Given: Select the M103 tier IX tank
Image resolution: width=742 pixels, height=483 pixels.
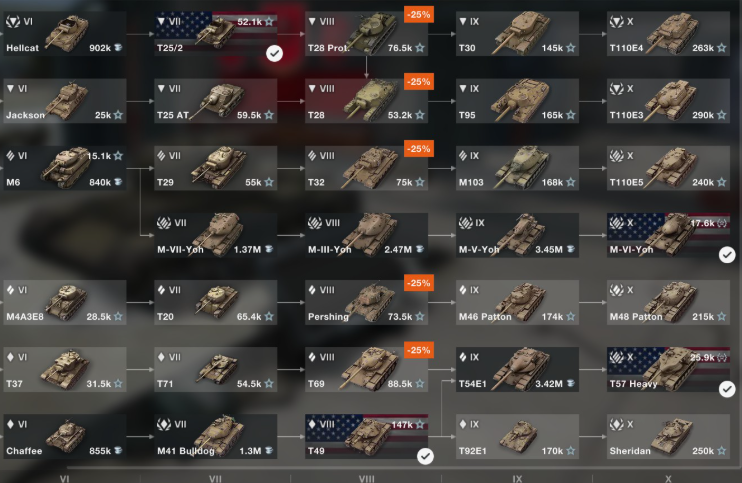Looking at the screenshot, I should pos(517,168).
